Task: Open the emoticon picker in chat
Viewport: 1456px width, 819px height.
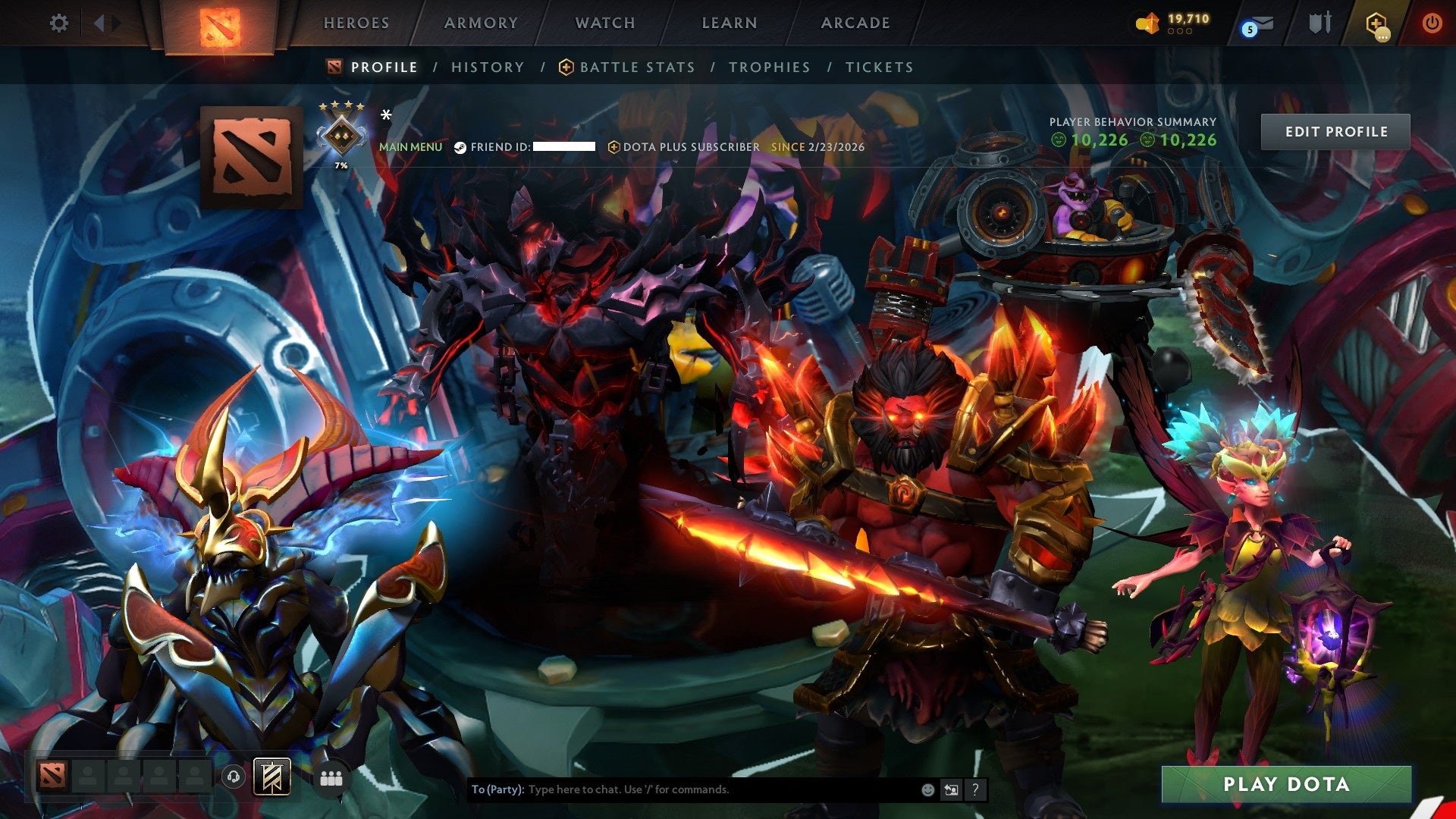Action: [x=927, y=789]
